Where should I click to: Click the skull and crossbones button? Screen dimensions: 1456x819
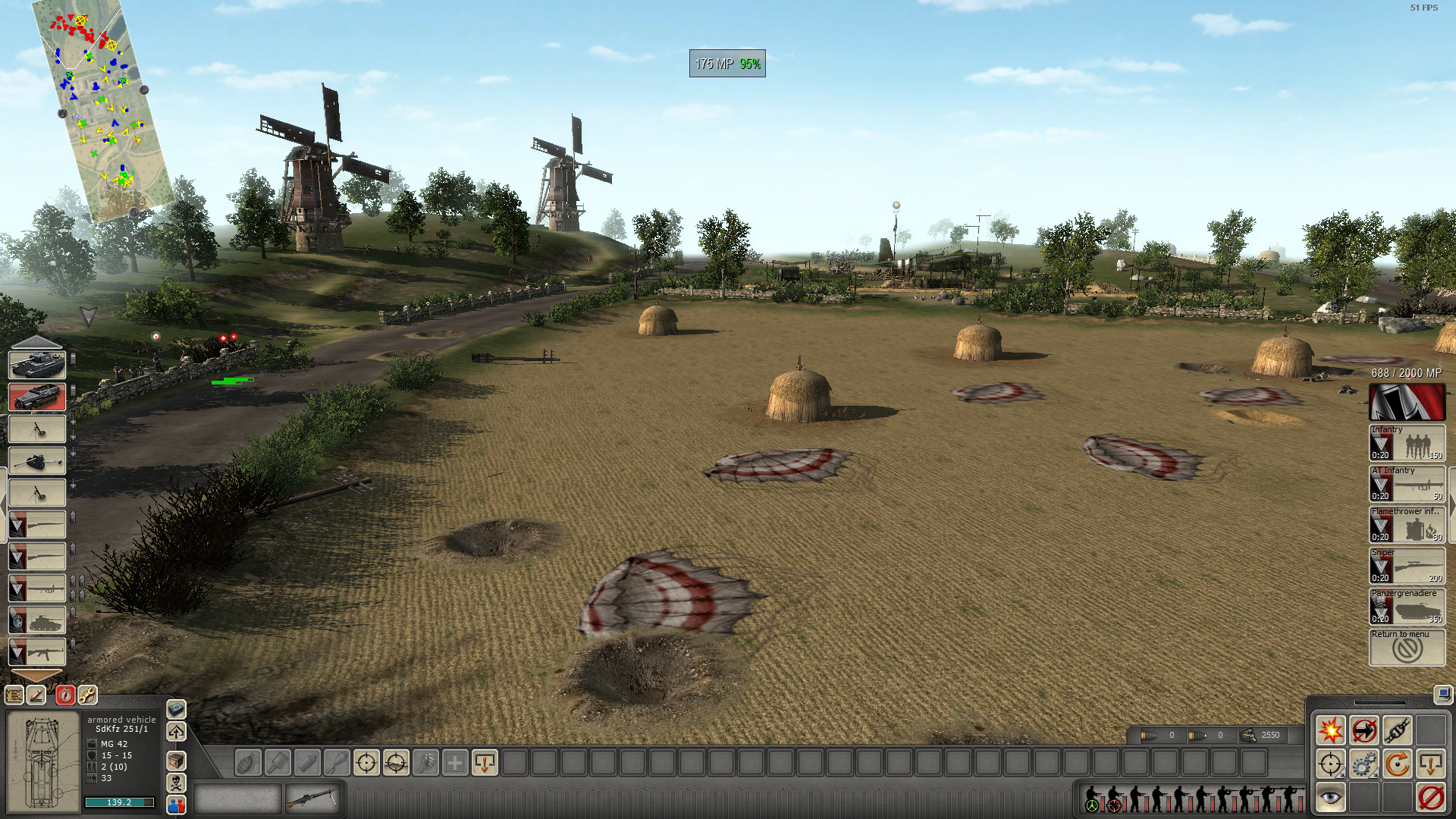click(176, 783)
